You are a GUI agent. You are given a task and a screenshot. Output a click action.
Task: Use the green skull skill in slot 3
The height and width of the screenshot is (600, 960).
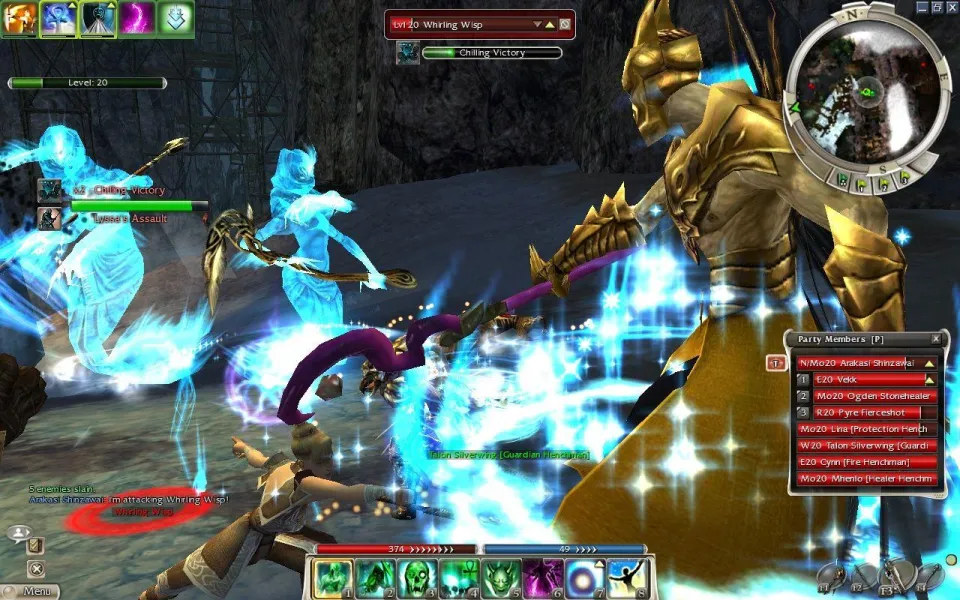point(417,578)
